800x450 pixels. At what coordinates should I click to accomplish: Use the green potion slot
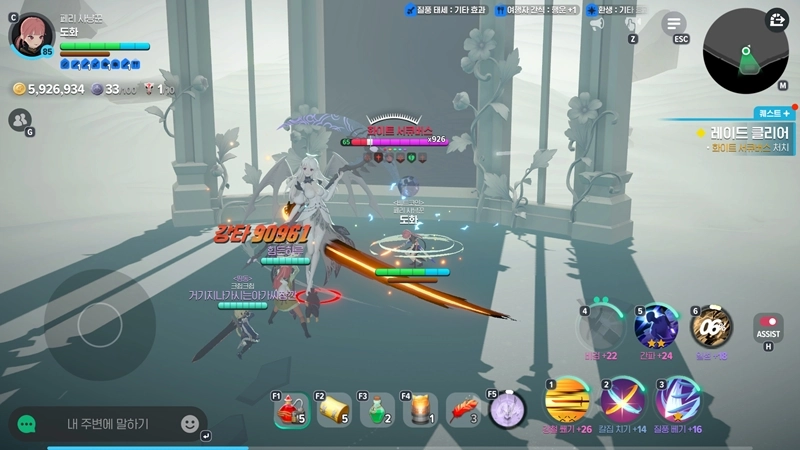point(378,410)
